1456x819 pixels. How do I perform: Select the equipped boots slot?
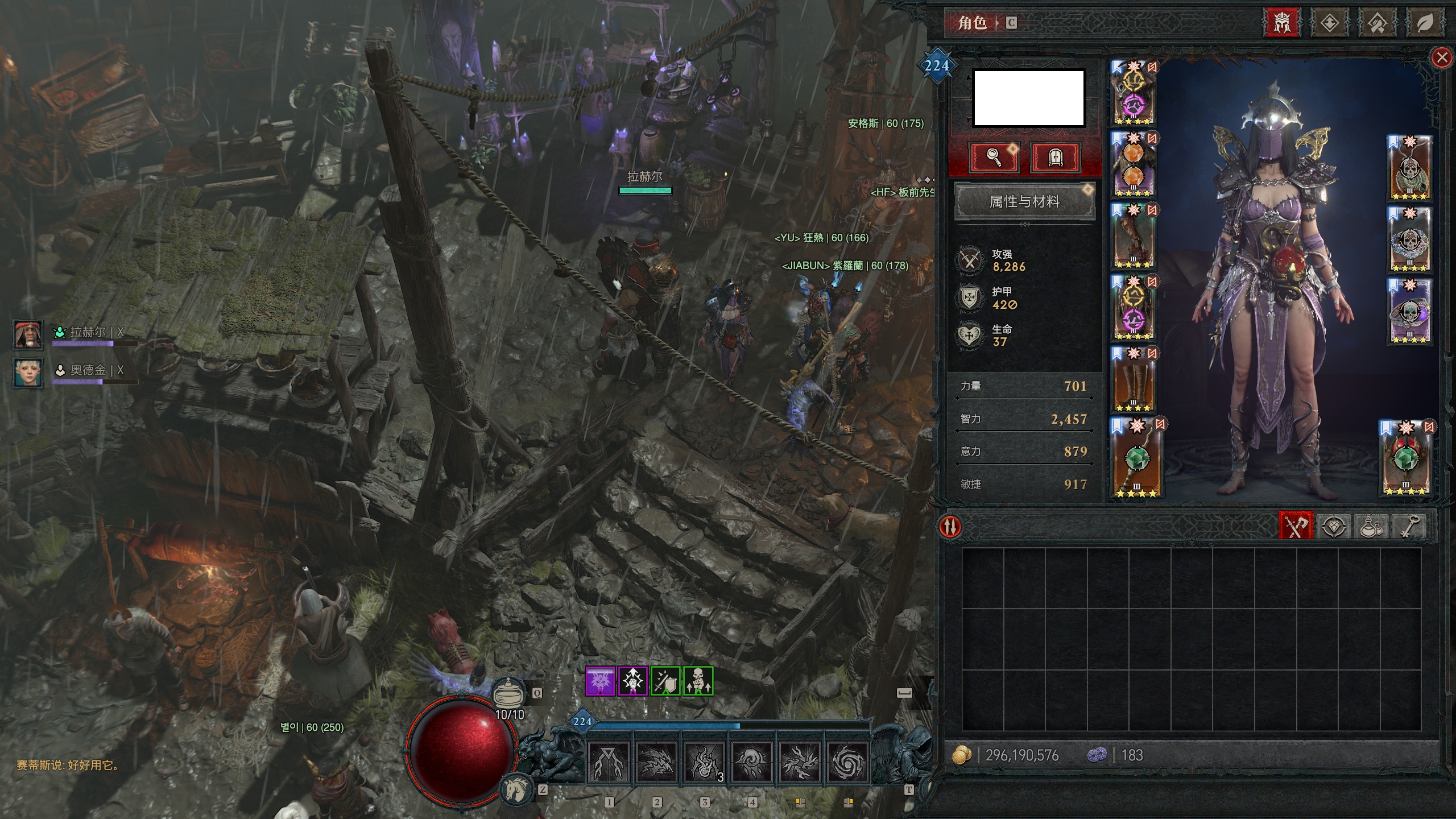coord(1133,379)
